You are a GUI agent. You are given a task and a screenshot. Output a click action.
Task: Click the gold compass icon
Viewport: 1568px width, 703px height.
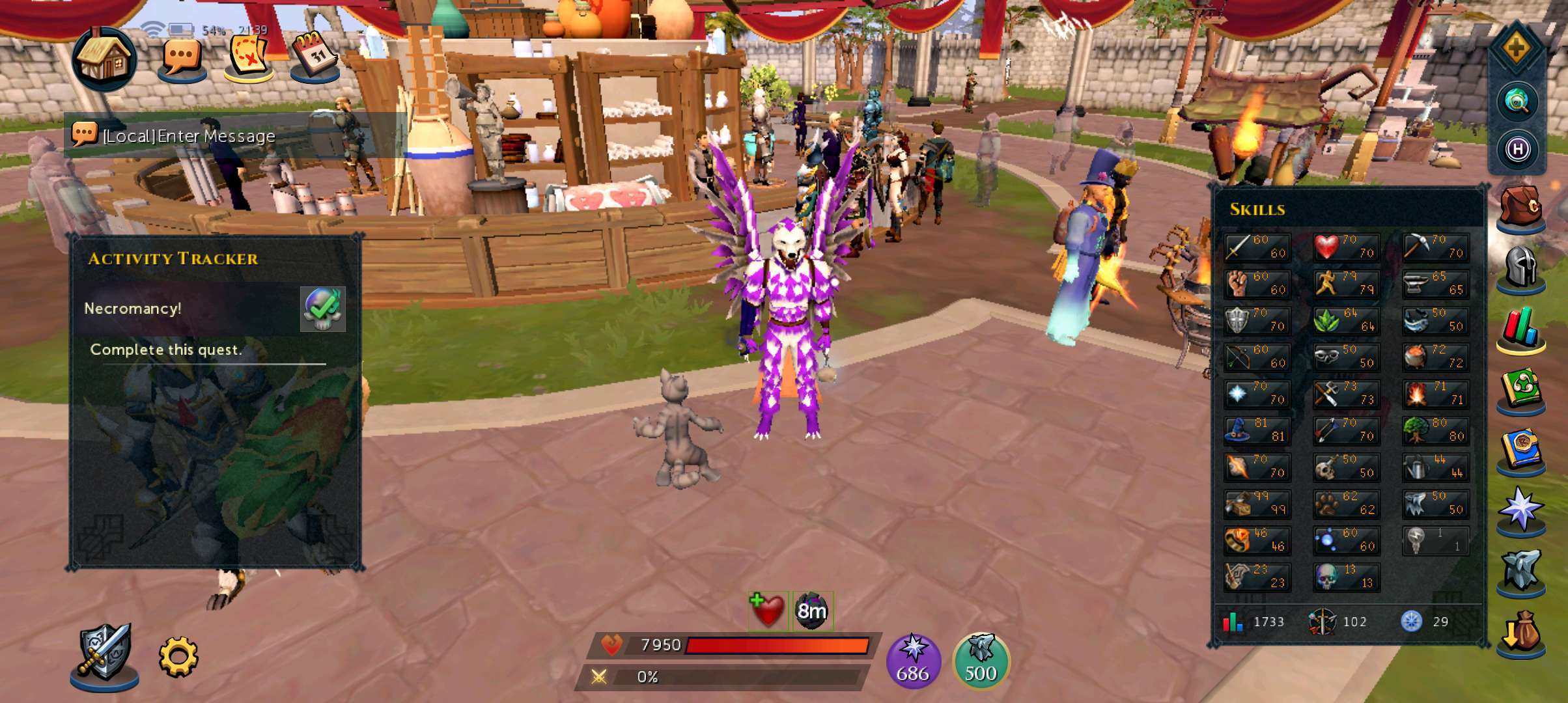(x=1517, y=48)
